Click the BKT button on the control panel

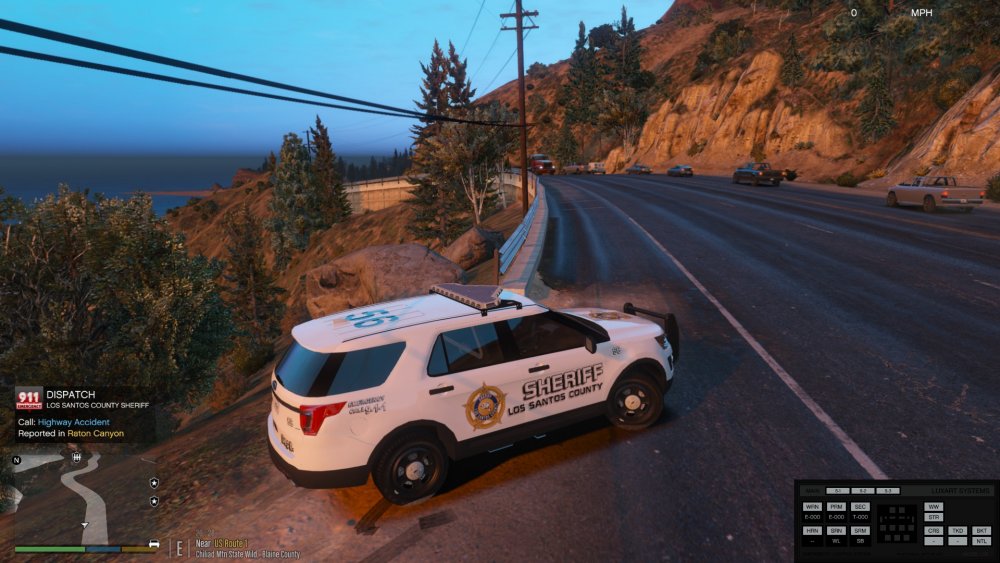982,530
